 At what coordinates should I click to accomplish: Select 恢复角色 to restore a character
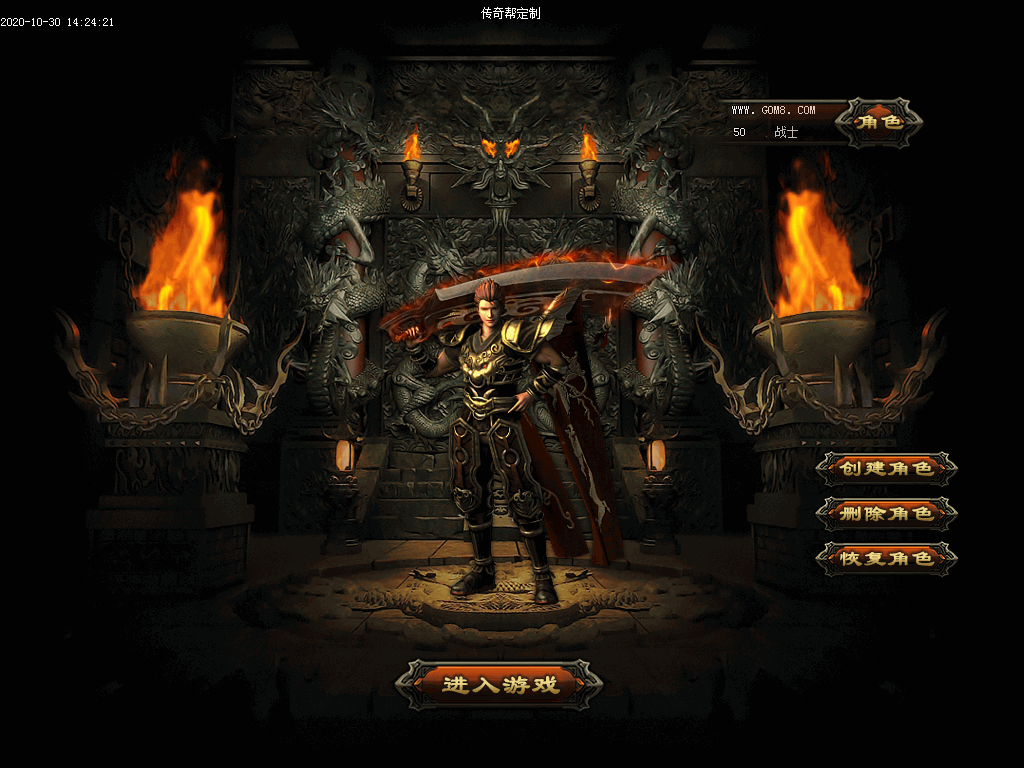886,558
